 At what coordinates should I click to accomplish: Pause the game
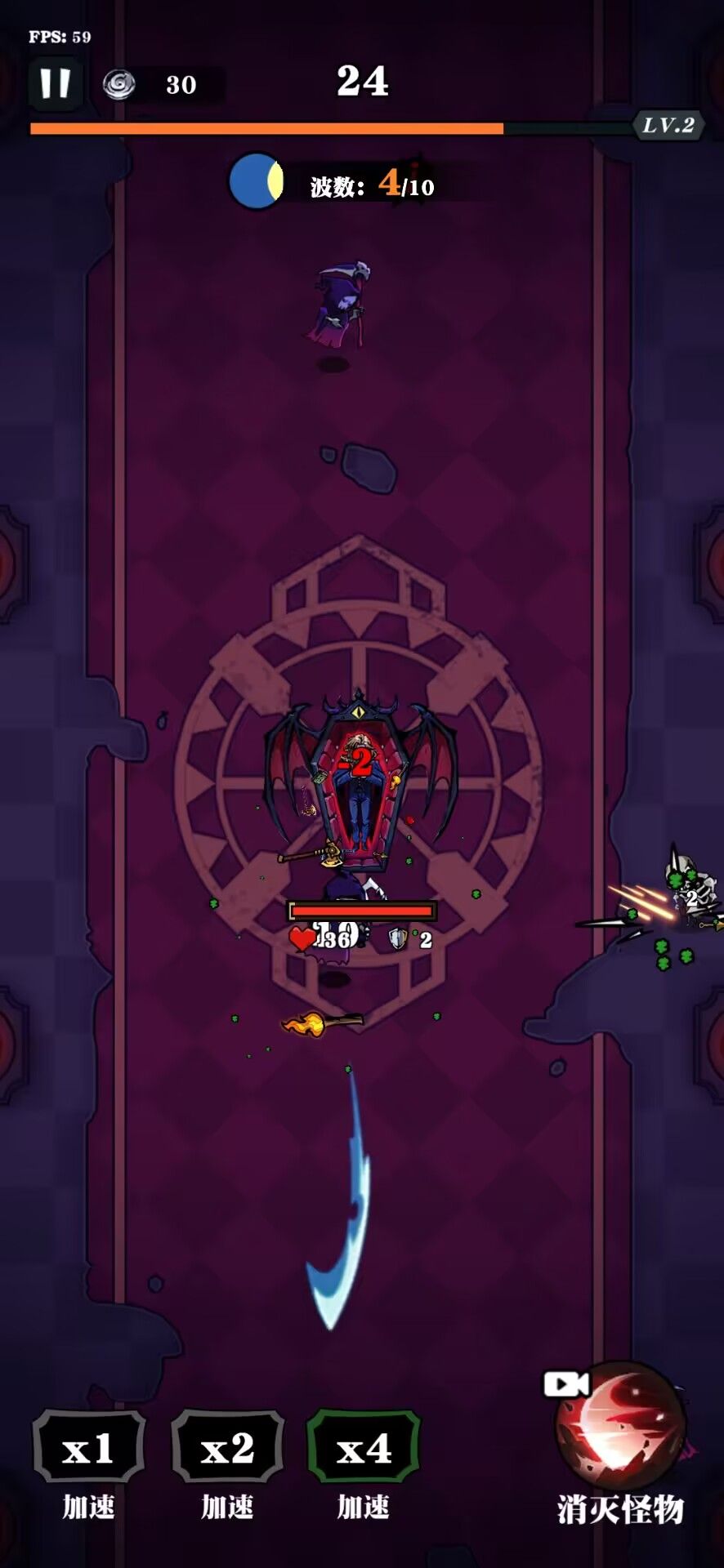pos(56,83)
